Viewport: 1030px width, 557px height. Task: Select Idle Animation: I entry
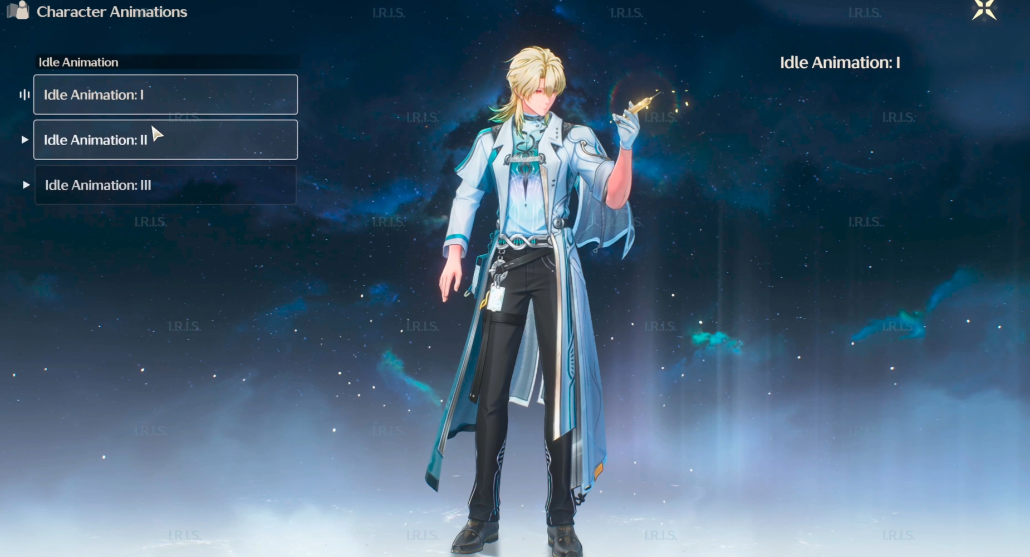coord(165,95)
